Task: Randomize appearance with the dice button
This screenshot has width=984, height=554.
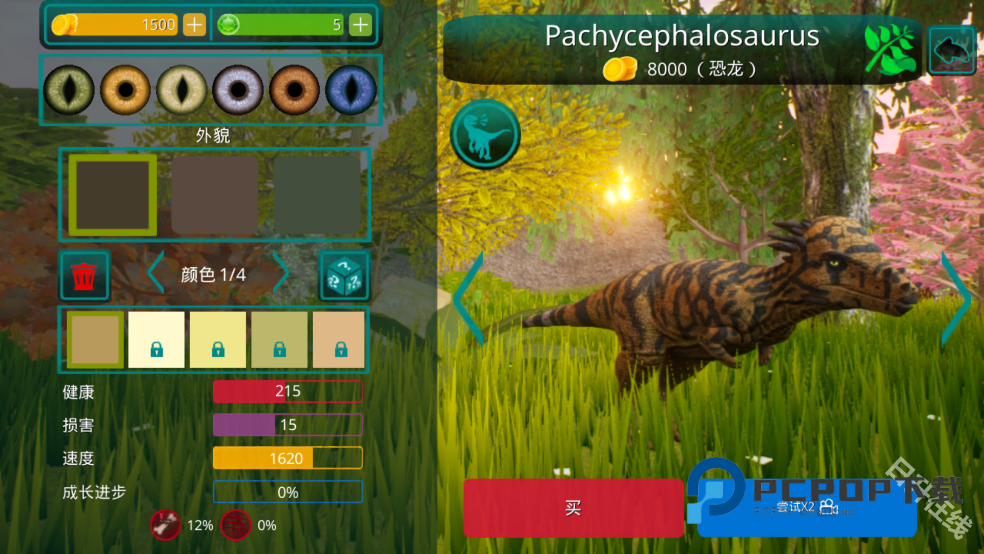Action: point(344,275)
